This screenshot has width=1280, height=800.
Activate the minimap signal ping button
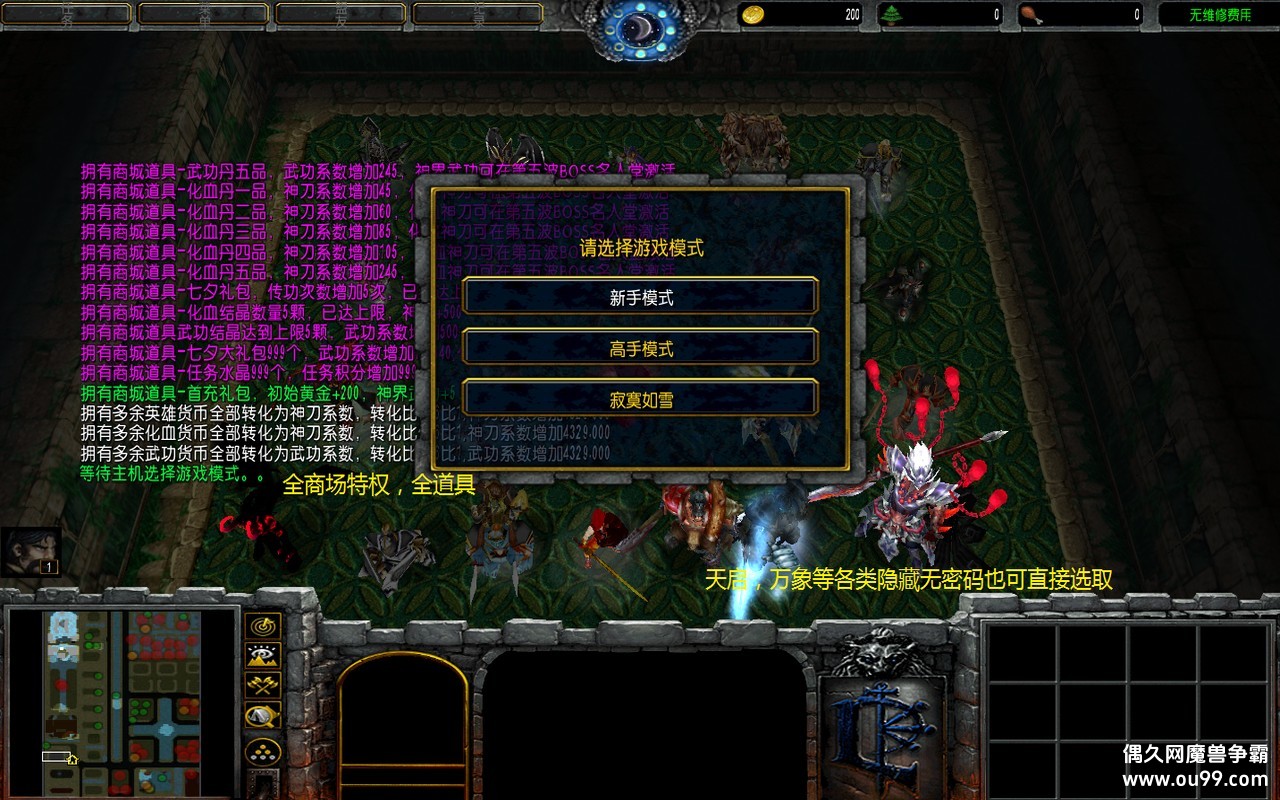(x=263, y=627)
